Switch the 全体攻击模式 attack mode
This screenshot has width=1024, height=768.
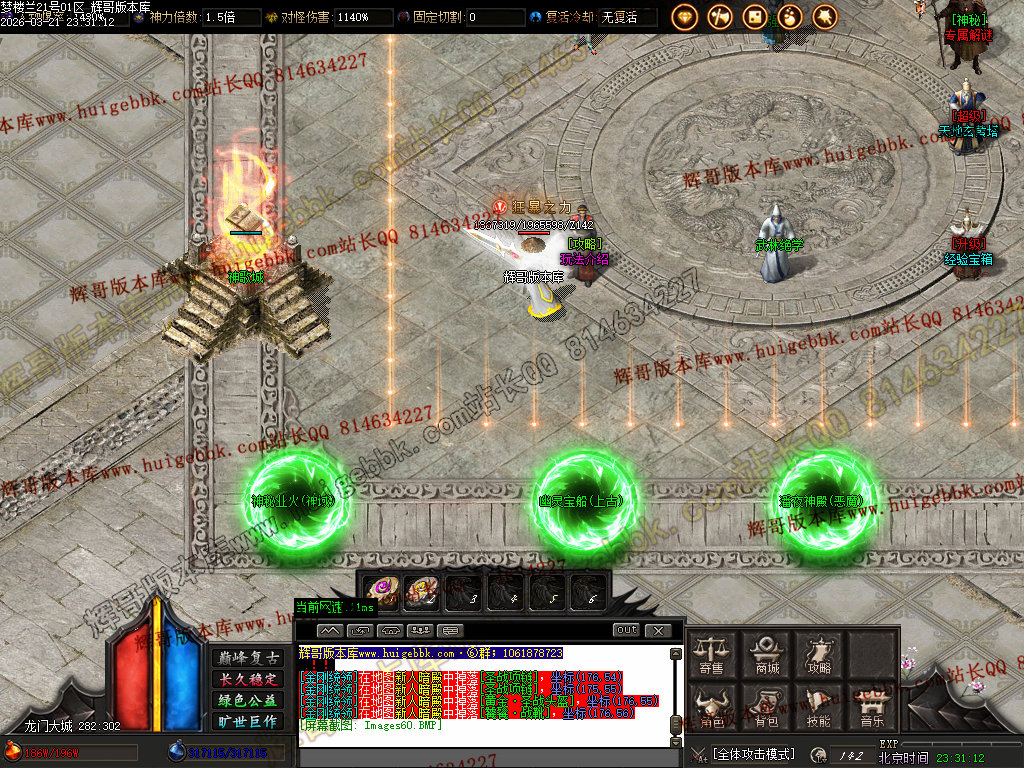(x=754, y=754)
